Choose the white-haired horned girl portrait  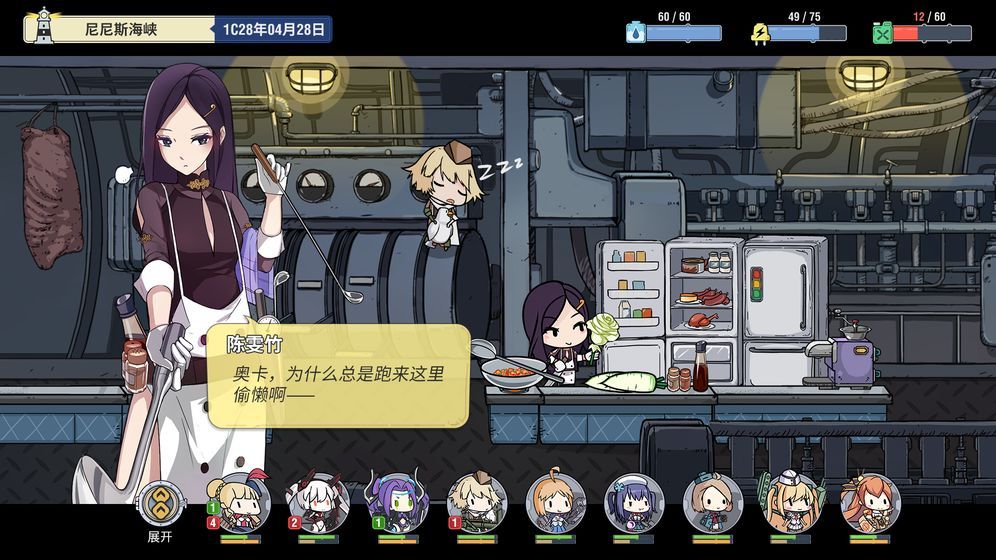(318, 501)
